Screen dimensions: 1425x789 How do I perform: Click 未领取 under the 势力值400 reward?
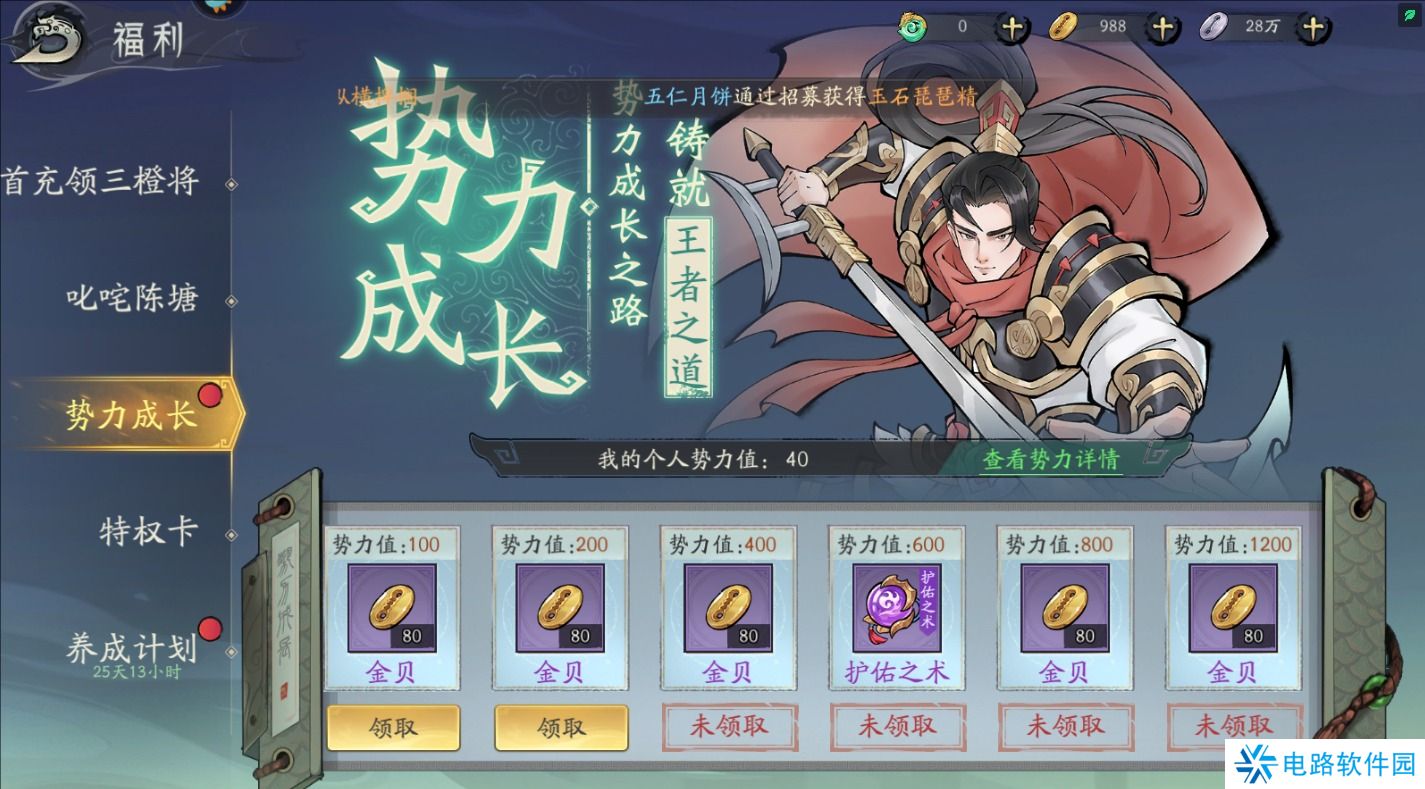pos(729,728)
